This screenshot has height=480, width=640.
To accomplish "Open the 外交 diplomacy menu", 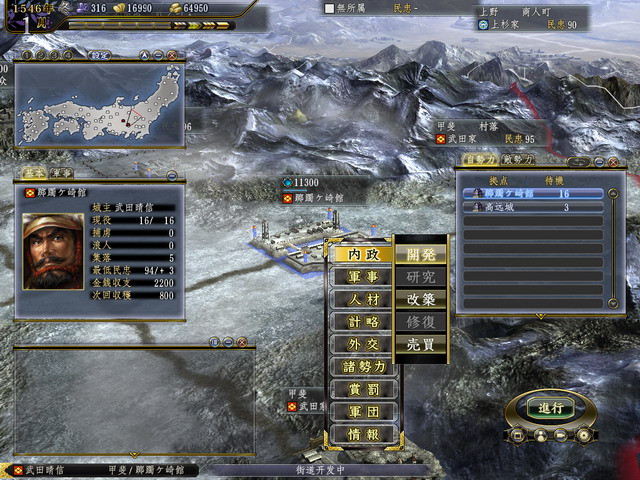I will tap(360, 344).
